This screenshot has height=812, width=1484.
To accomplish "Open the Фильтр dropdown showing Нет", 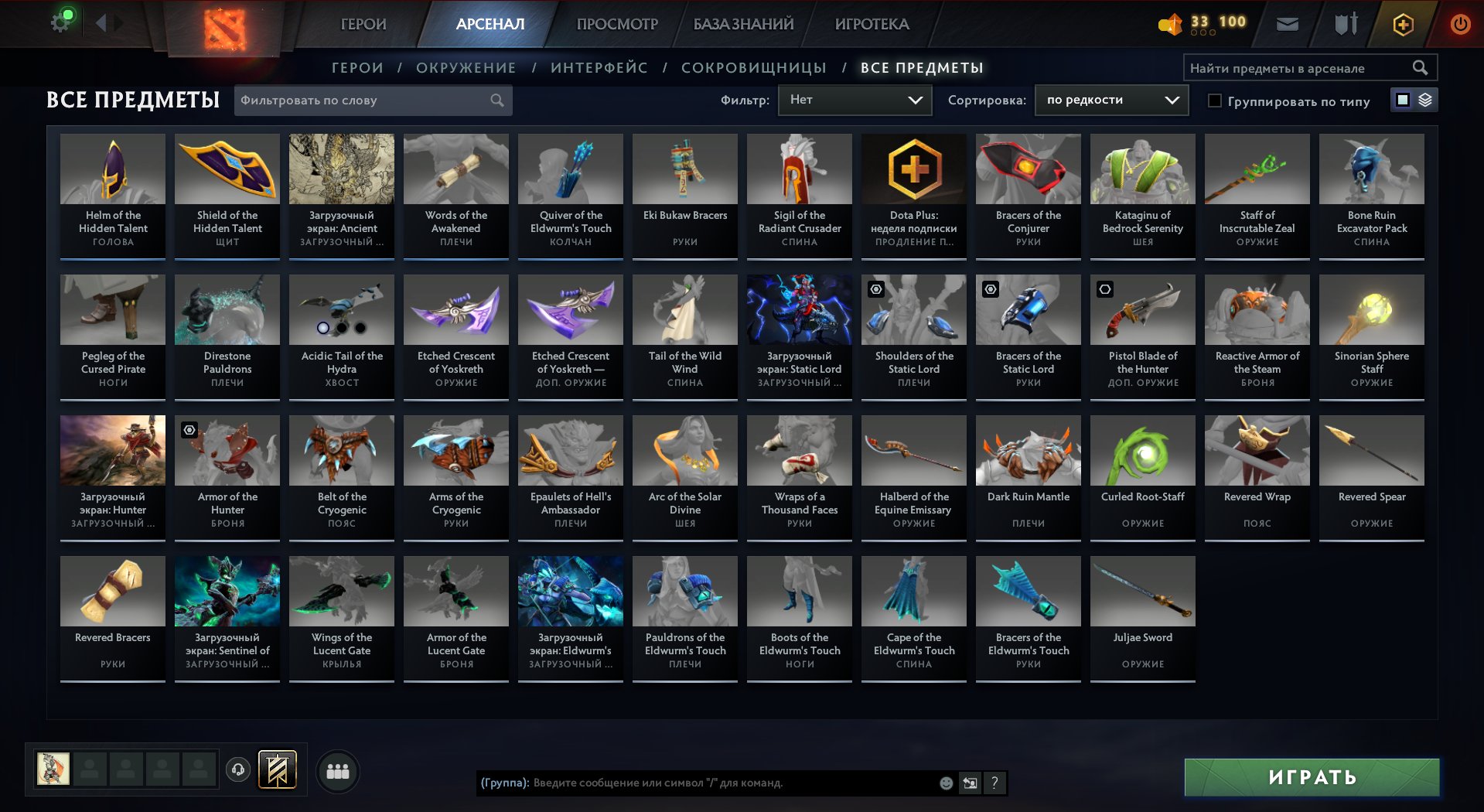I will click(855, 100).
